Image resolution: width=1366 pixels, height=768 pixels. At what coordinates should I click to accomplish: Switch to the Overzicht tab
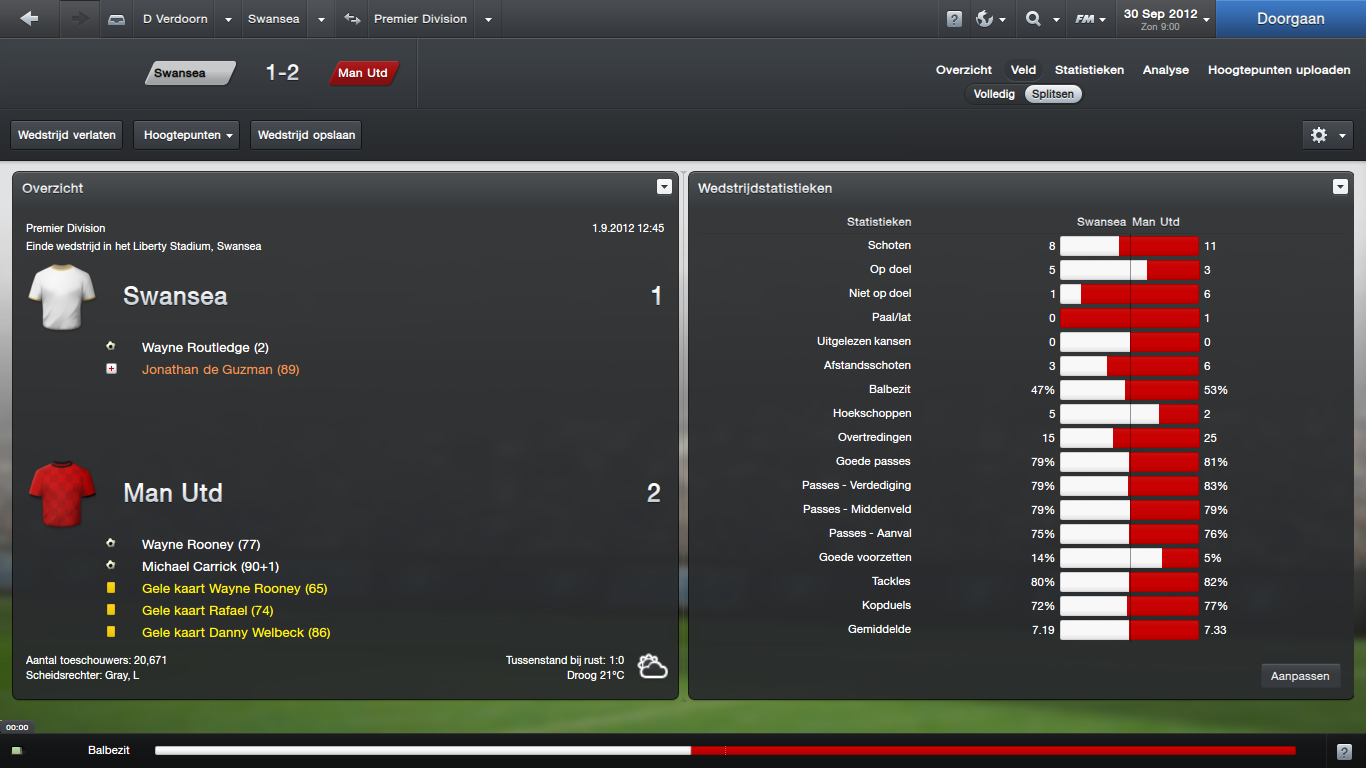[x=964, y=70]
